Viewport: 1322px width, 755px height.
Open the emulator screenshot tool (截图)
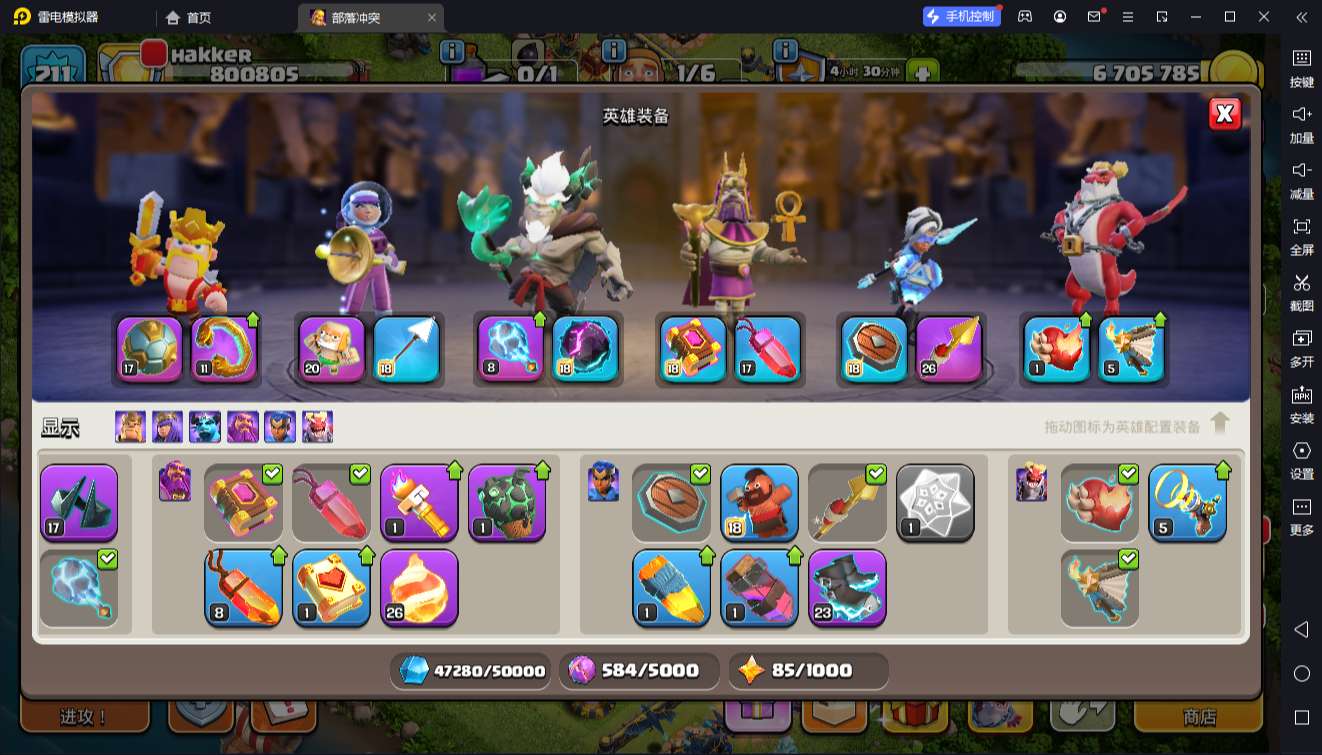pos(1301,291)
